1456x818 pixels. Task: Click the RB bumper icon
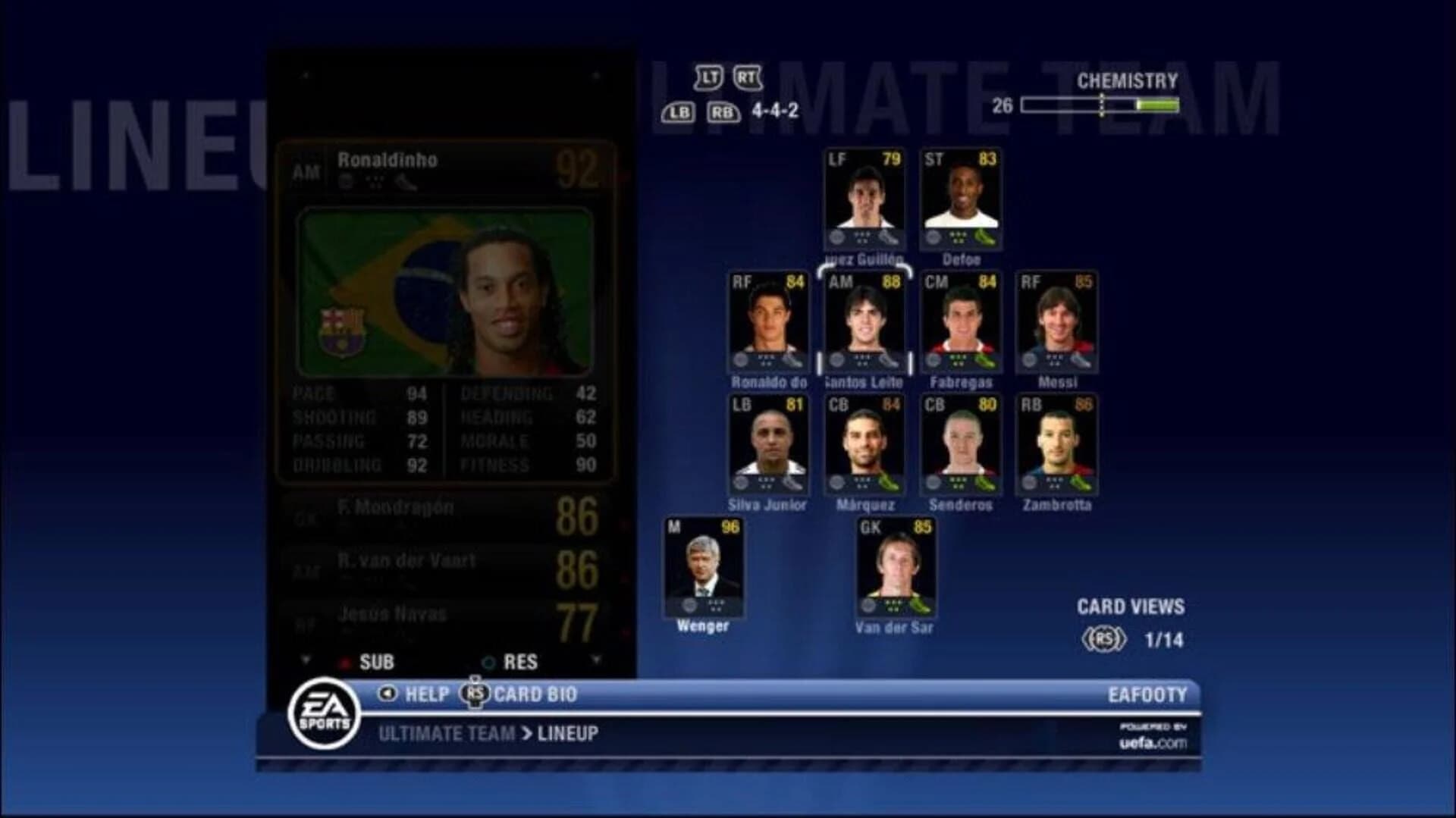(723, 112)
